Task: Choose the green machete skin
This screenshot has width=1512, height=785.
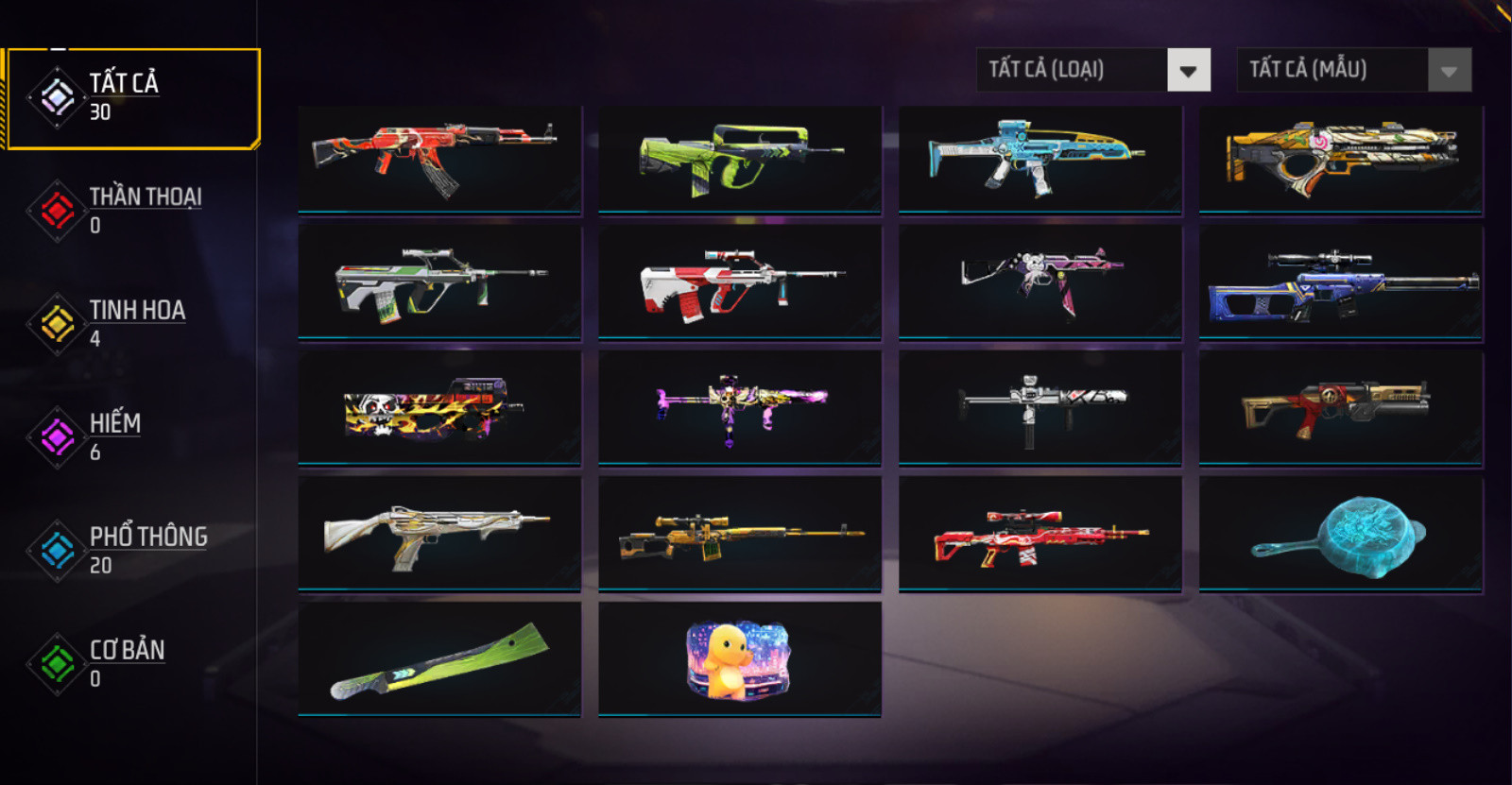Action: click(439, 659)
